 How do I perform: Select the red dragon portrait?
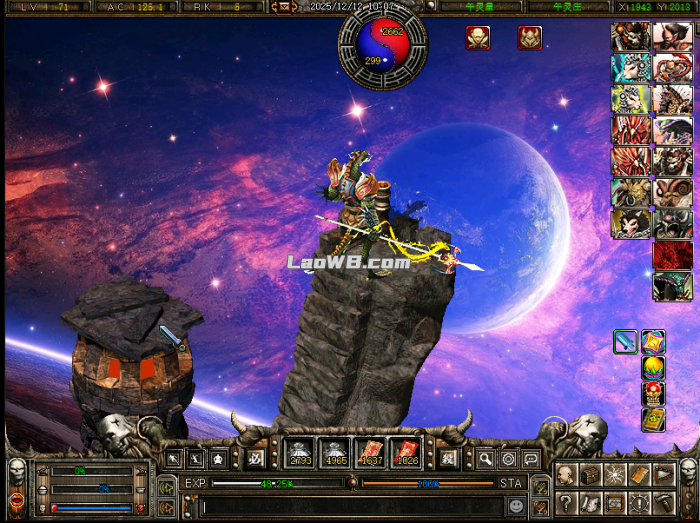click(672, 255)
